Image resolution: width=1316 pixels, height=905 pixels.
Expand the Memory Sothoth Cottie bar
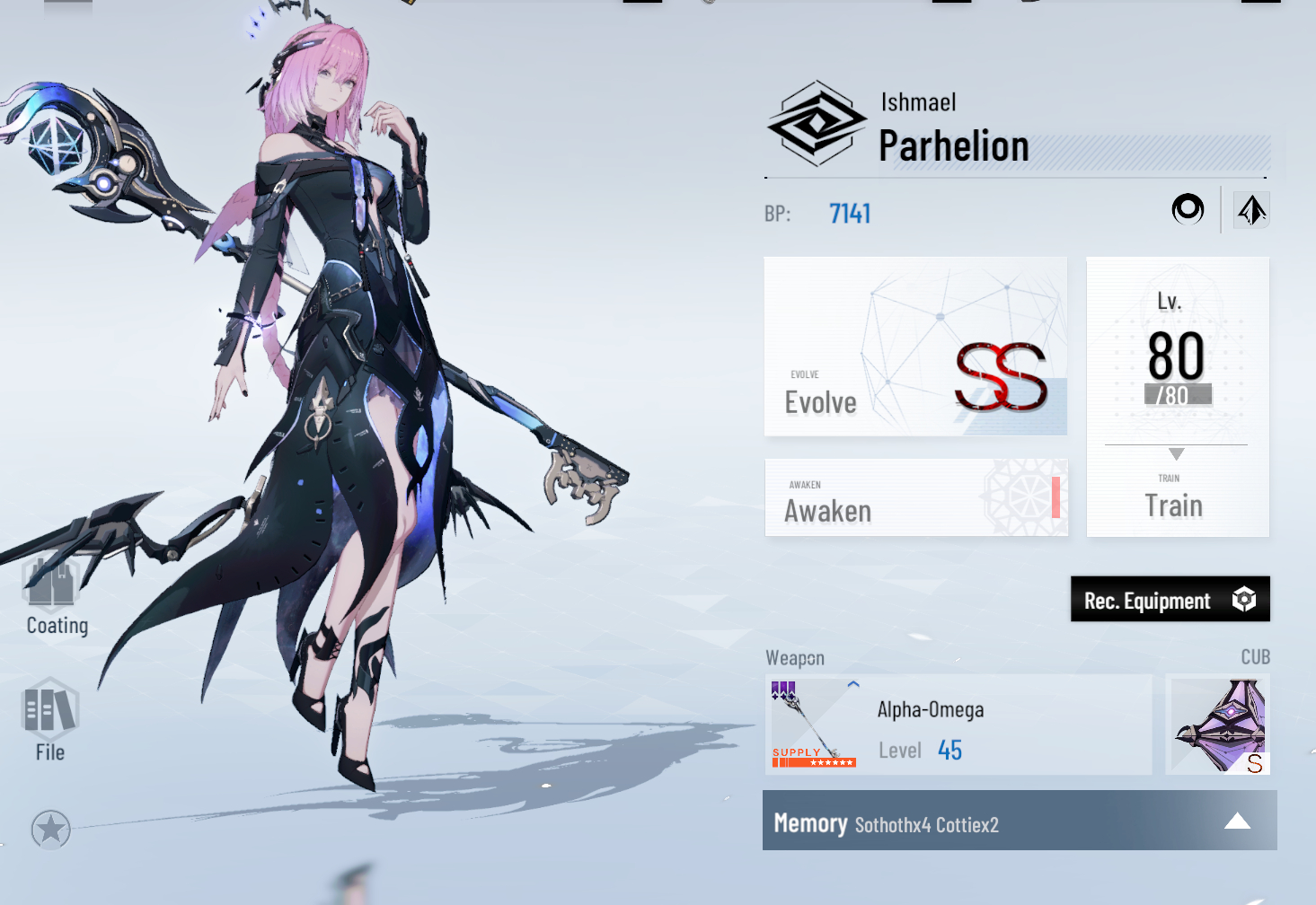(1020, 821)
